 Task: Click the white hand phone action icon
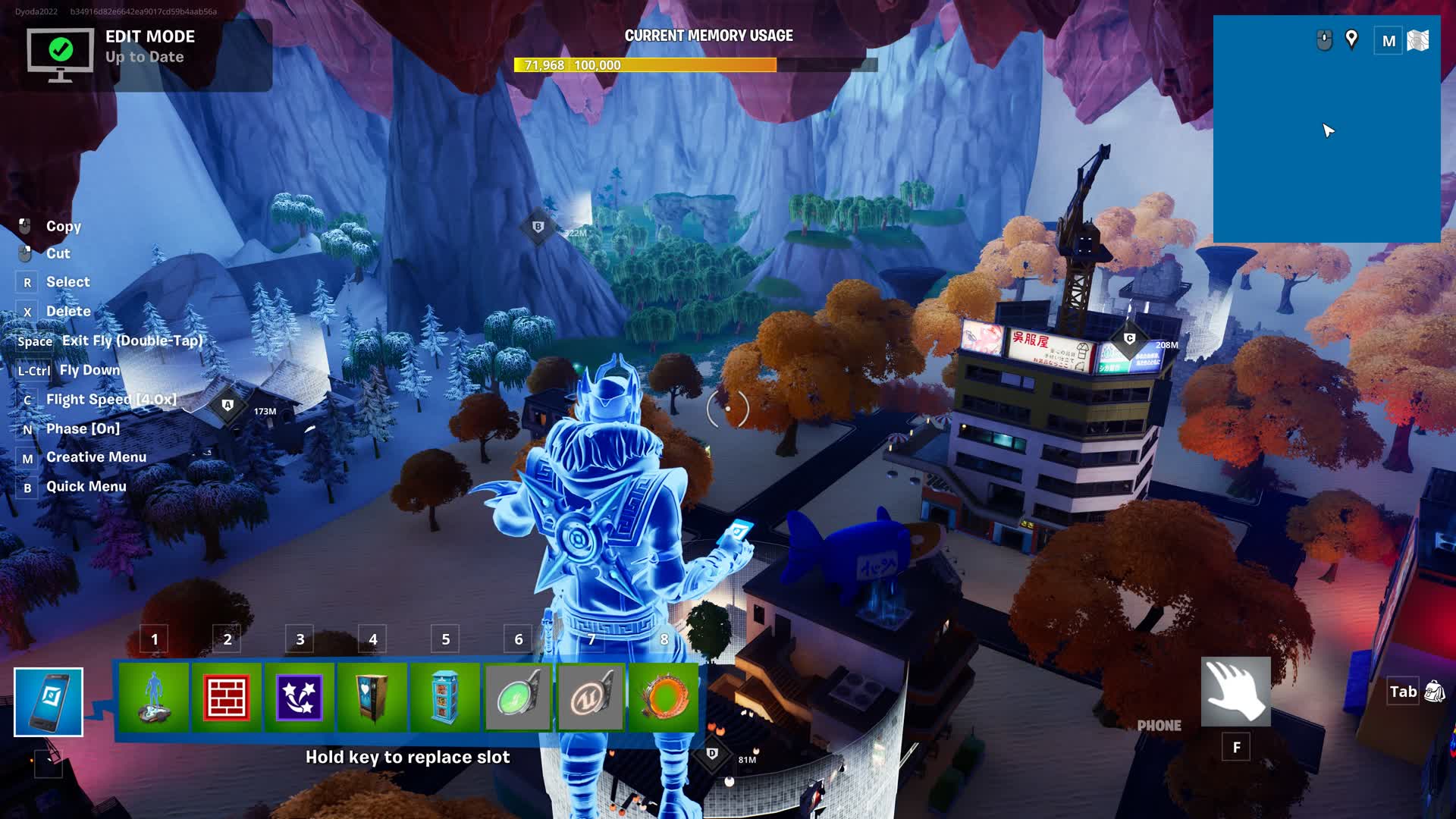click(1236, 692)
